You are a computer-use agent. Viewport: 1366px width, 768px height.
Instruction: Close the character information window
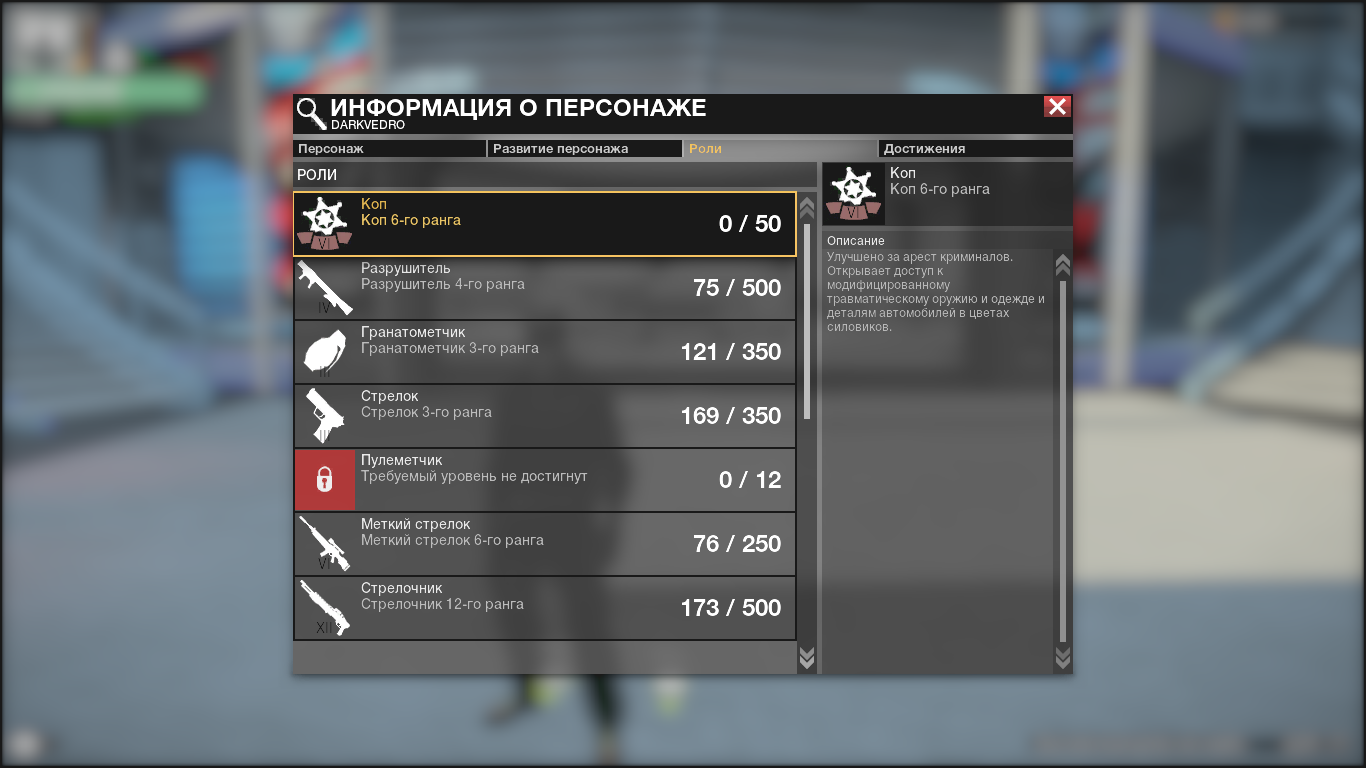(x=1057, y=107)
